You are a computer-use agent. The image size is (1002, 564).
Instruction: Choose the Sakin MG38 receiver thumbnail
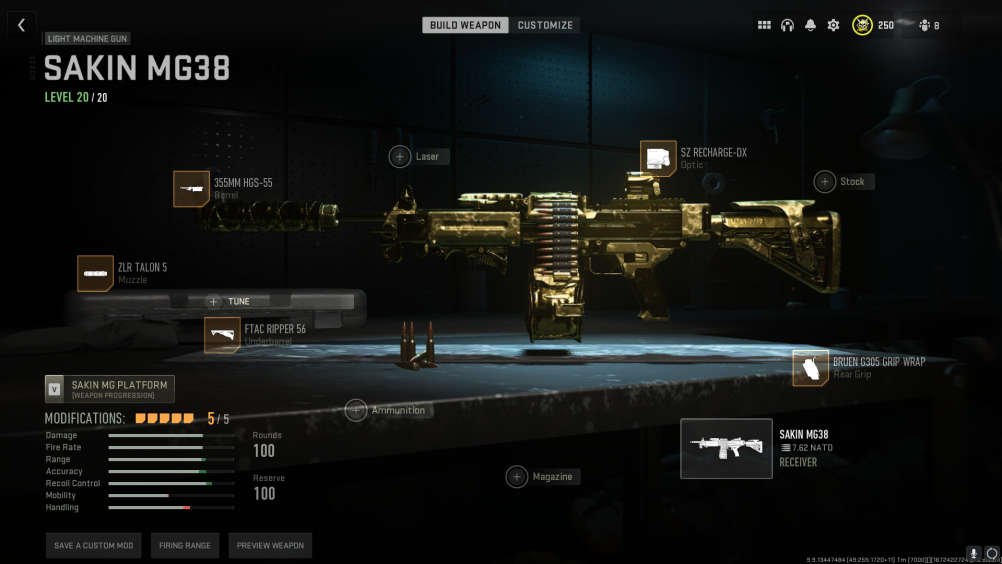tap(726, 448)
